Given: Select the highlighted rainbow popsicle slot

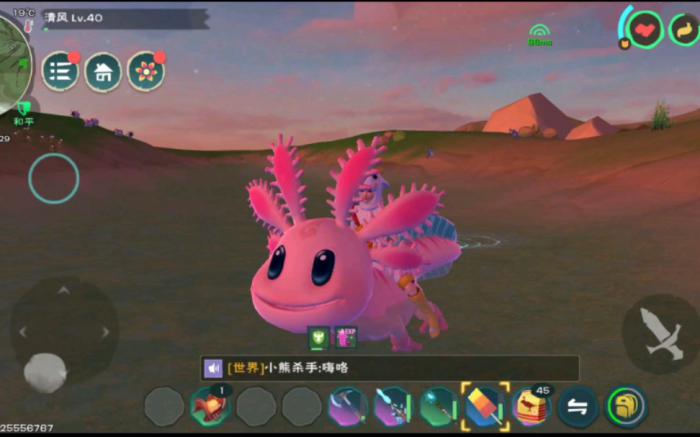Looking at the screenshot, I should pos(485,406).
